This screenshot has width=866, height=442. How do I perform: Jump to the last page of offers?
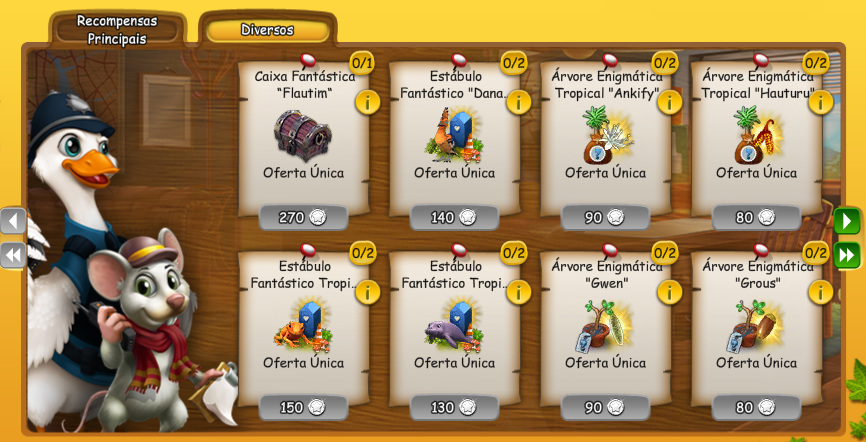[x=847, y=255]
